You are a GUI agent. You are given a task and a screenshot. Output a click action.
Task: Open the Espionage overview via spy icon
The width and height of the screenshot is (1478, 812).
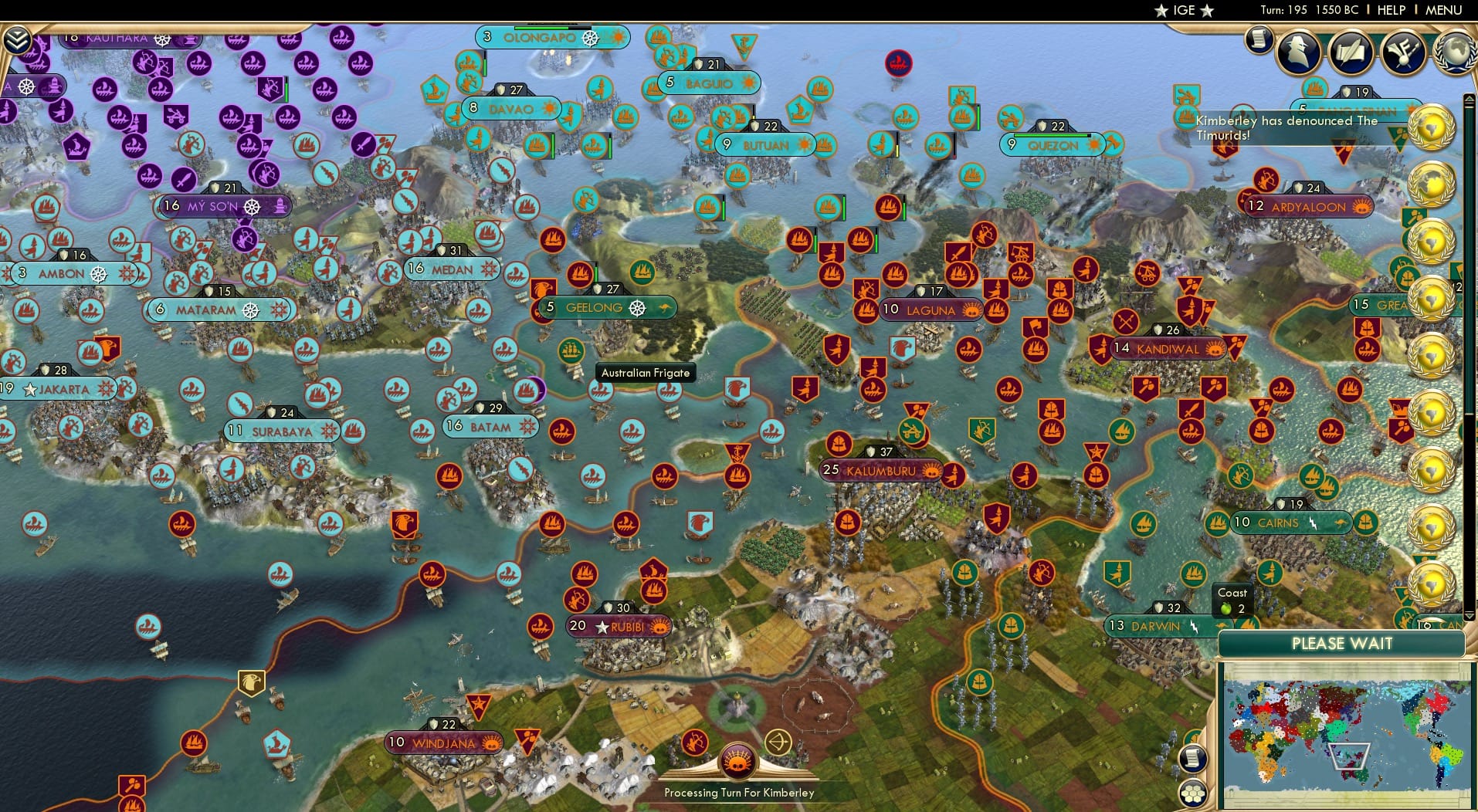(1300, 52)
